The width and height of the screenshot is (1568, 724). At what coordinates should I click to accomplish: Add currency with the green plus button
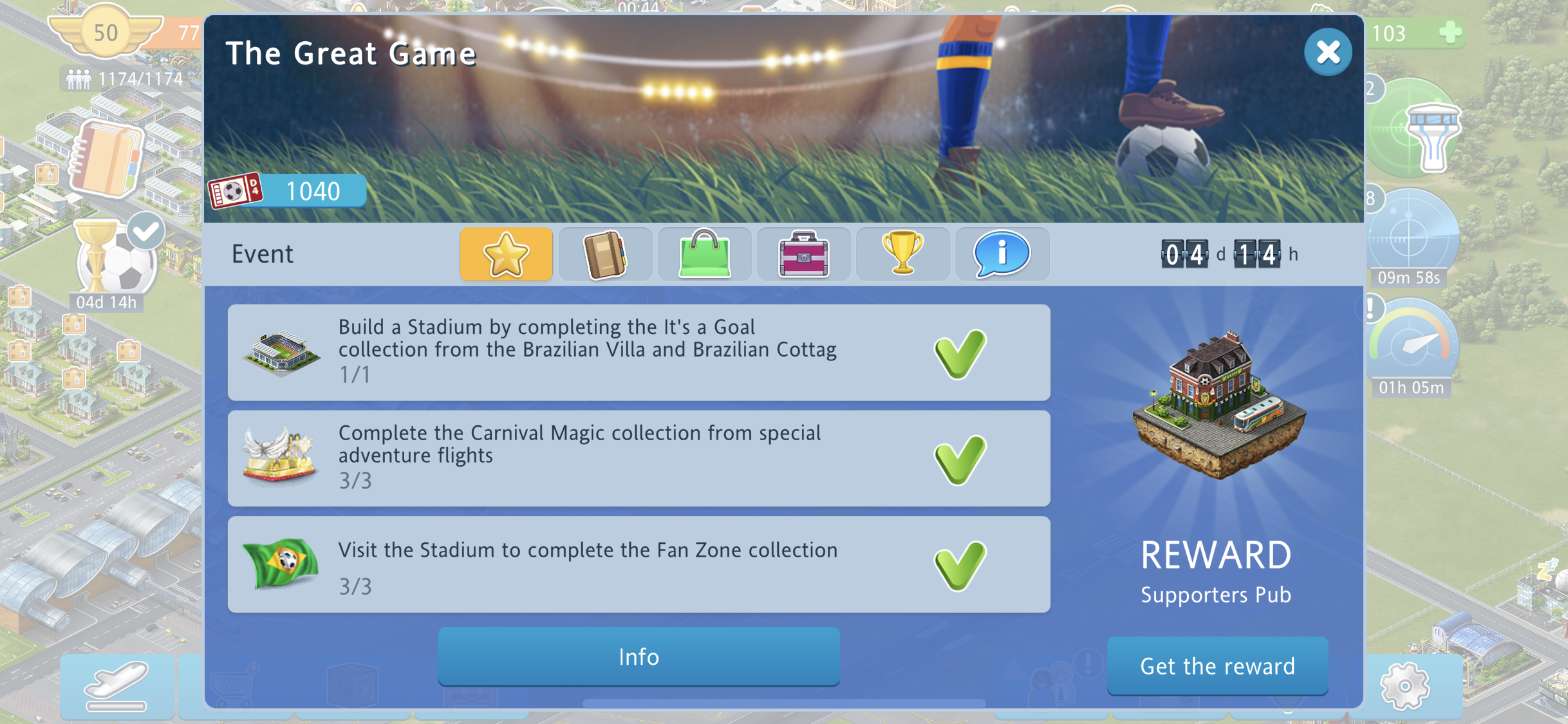tap(1450, 32)
